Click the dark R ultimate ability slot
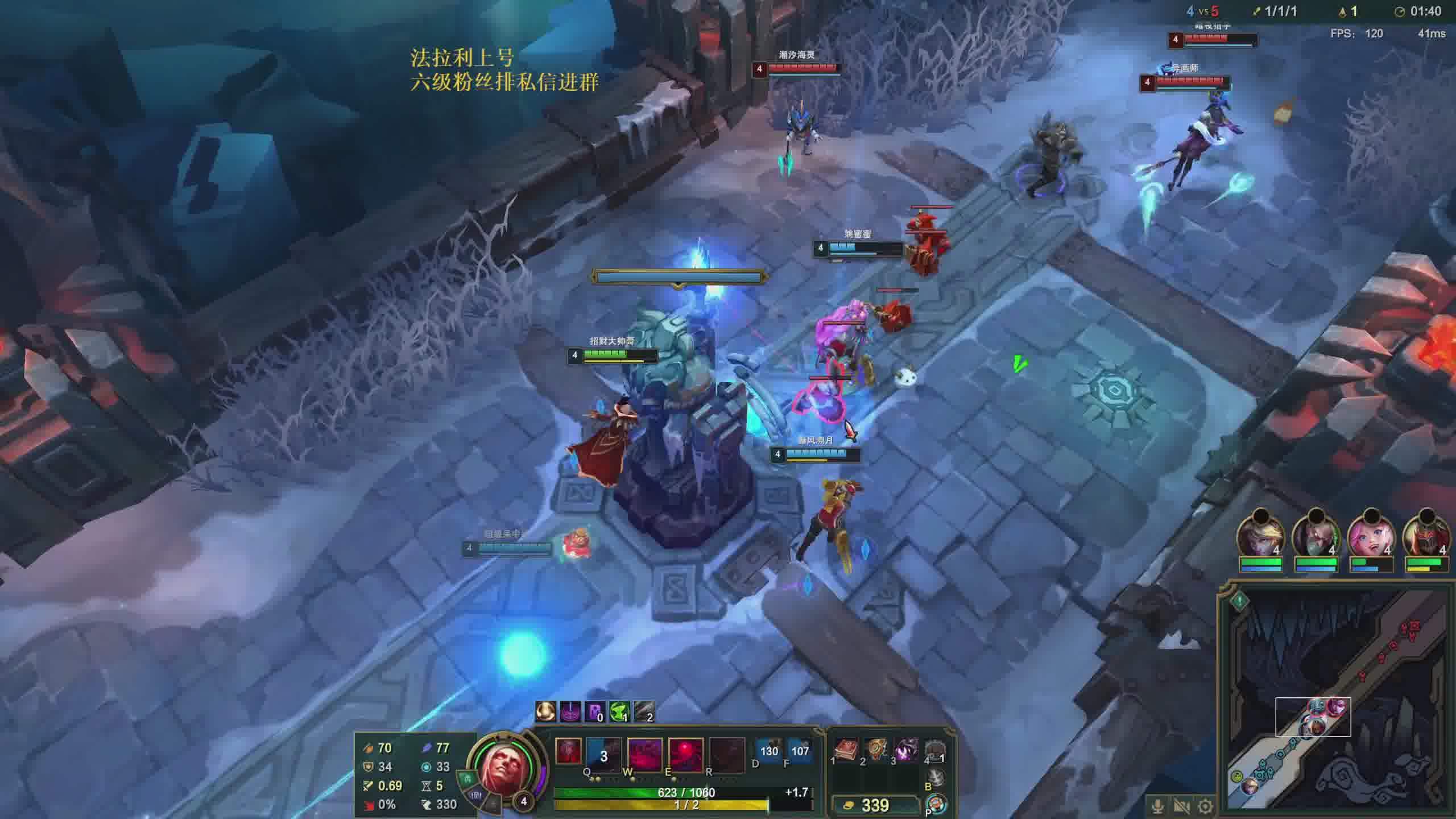This screenshot has height=819, width=1456. (726, 755)
